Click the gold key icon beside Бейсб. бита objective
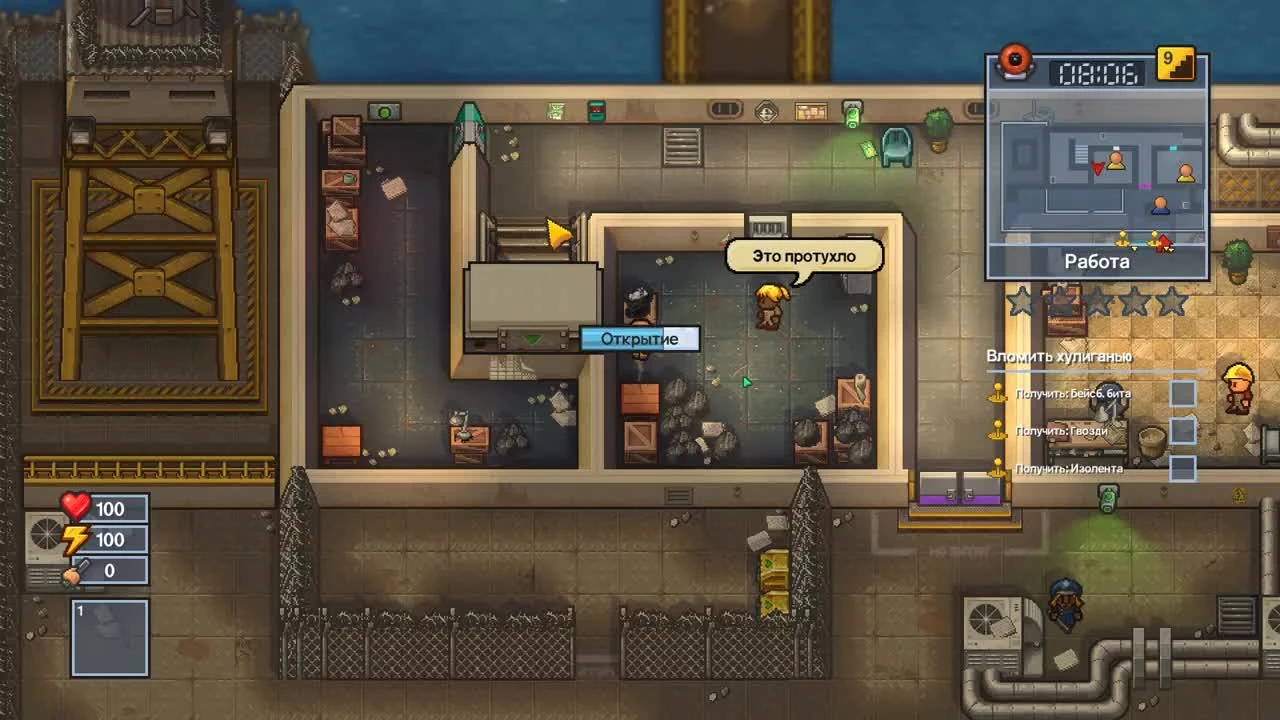The width and height of the screenshot is (1280, 720). (x=997, y=393)
